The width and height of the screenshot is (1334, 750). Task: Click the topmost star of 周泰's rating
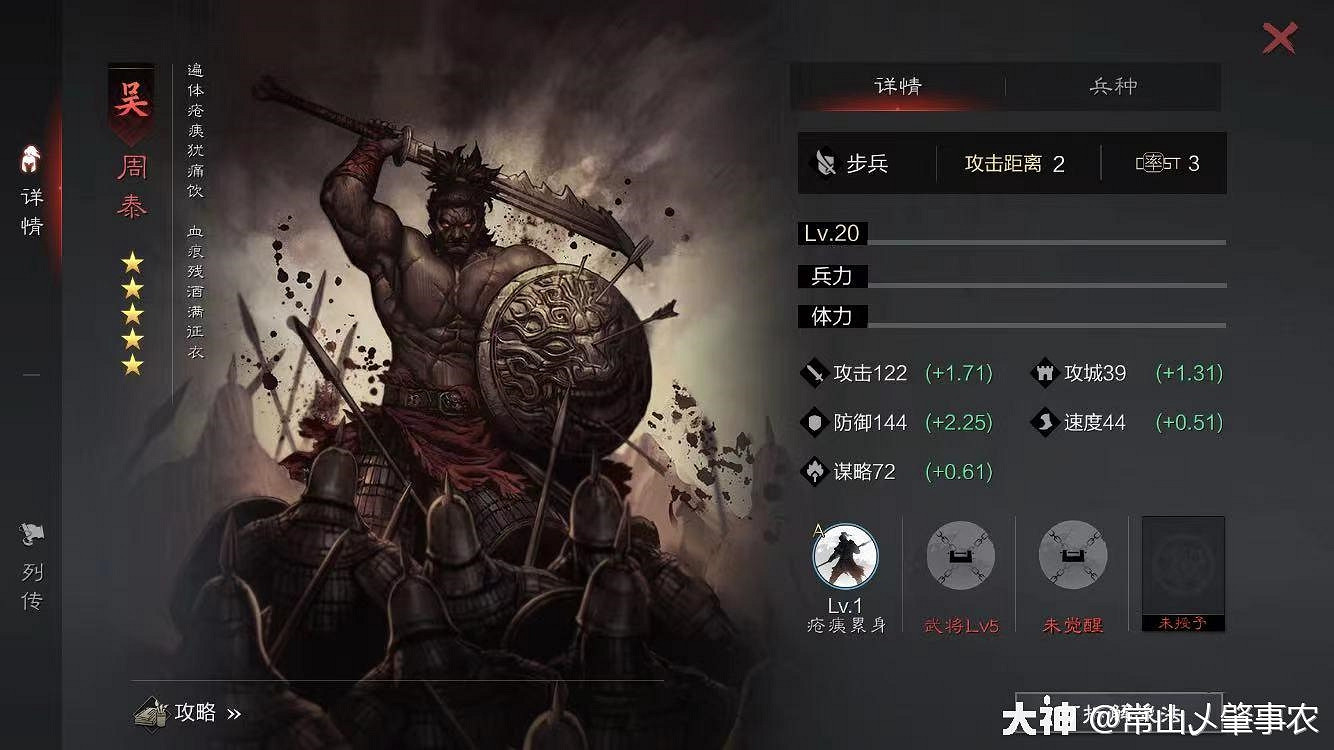tap(131, 260)
